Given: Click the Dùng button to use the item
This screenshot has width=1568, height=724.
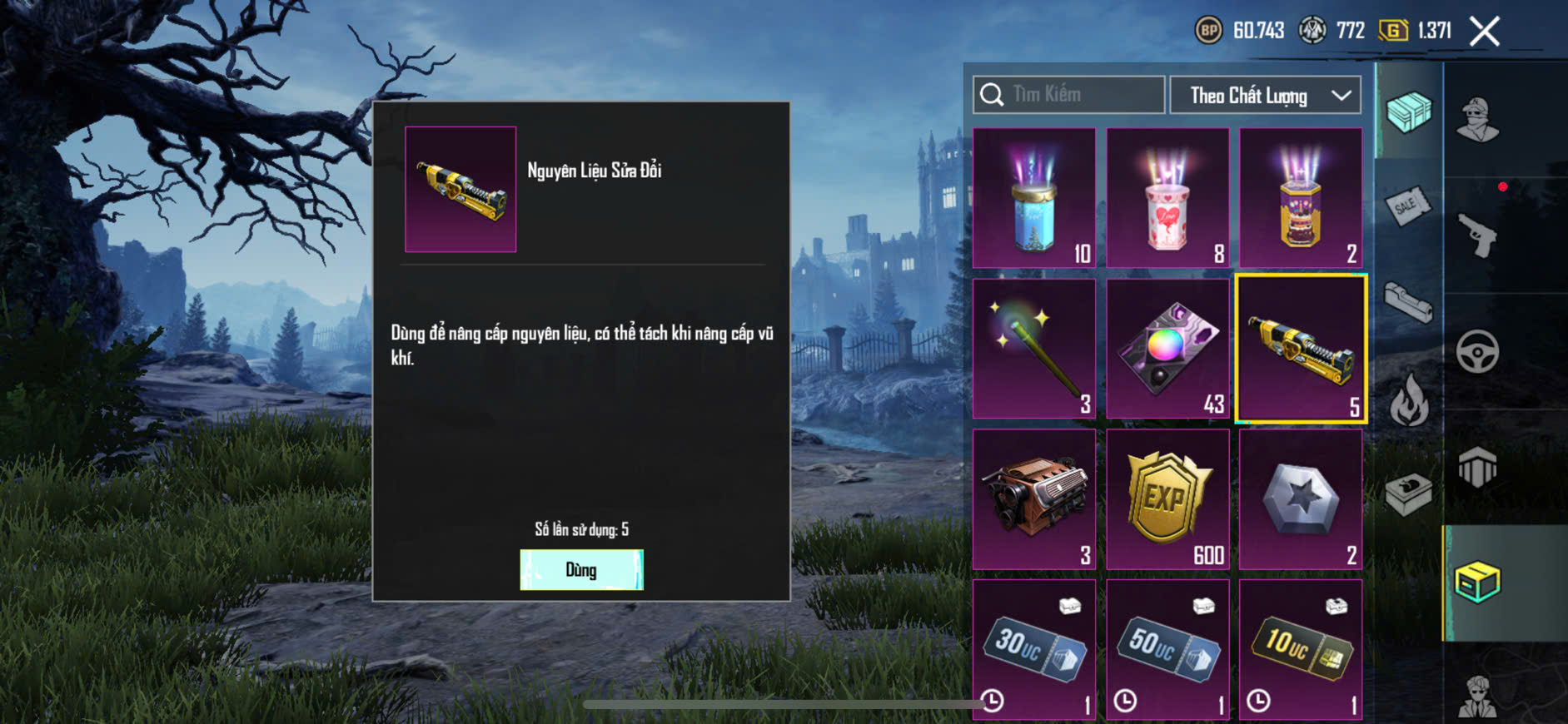Looking at the screenshot, I should click(581, 570).
